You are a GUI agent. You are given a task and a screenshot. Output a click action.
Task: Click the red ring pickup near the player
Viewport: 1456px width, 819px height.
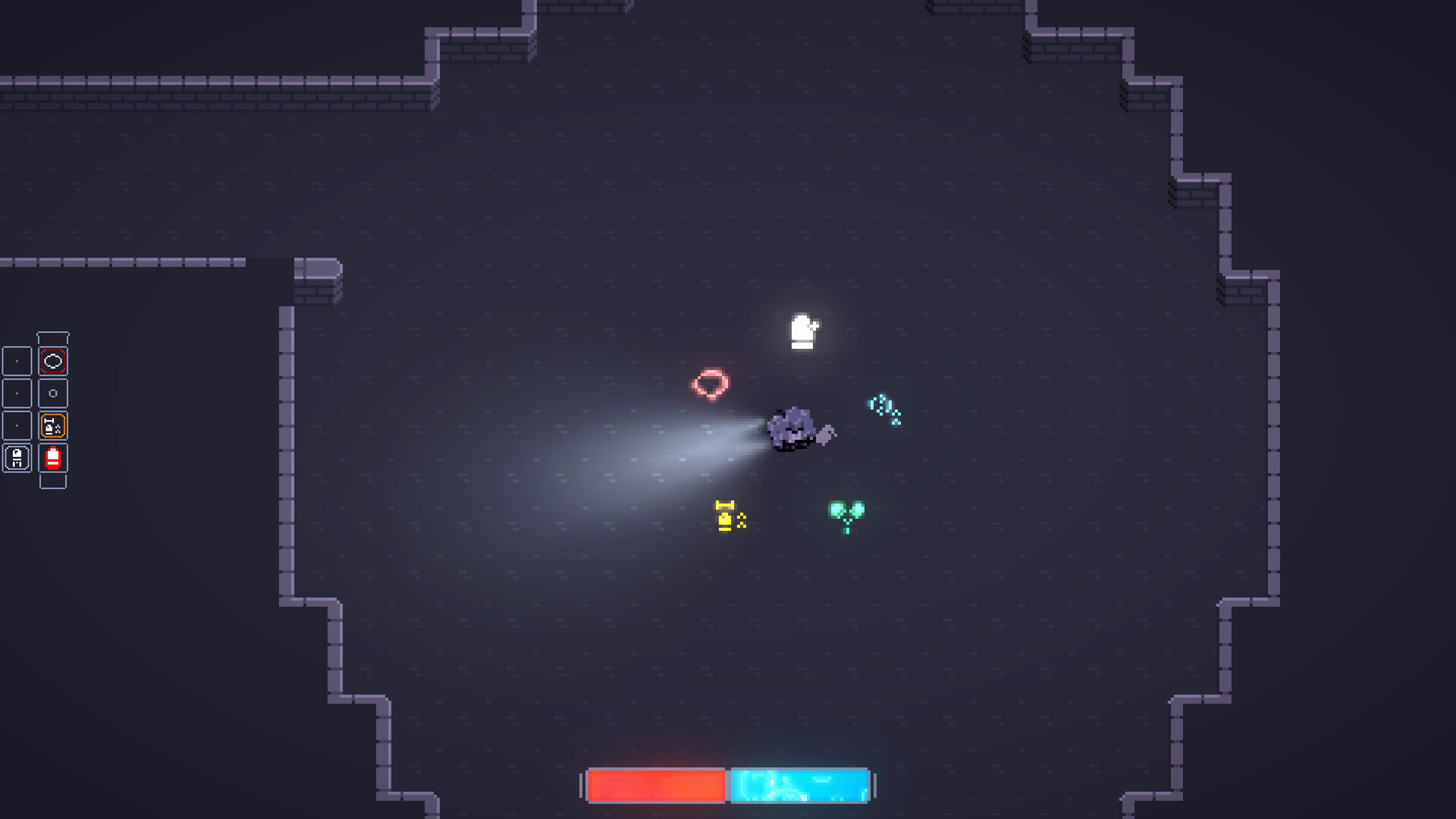[x=711, y=384]
